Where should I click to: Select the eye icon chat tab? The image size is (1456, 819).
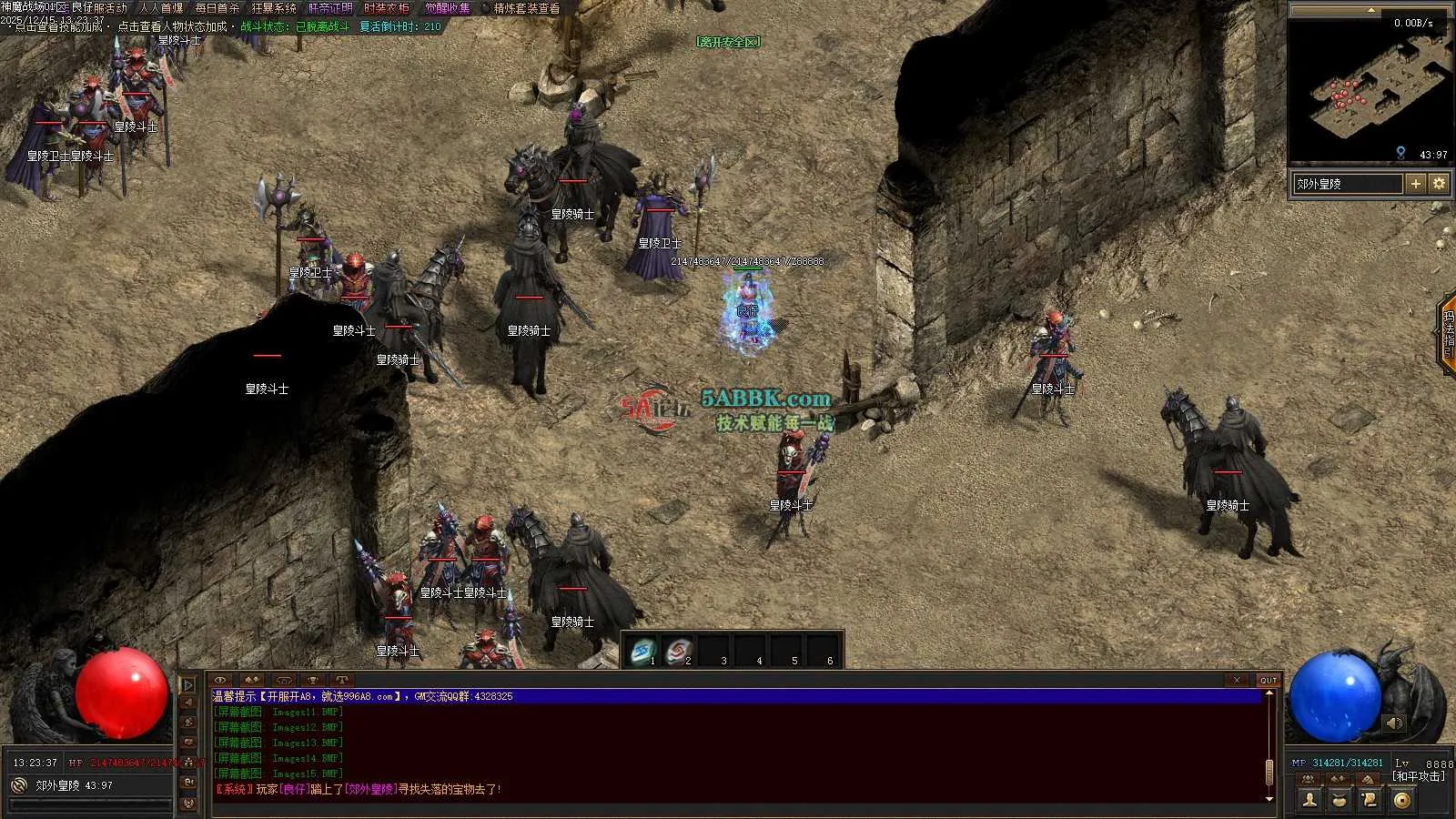[220, 680]
